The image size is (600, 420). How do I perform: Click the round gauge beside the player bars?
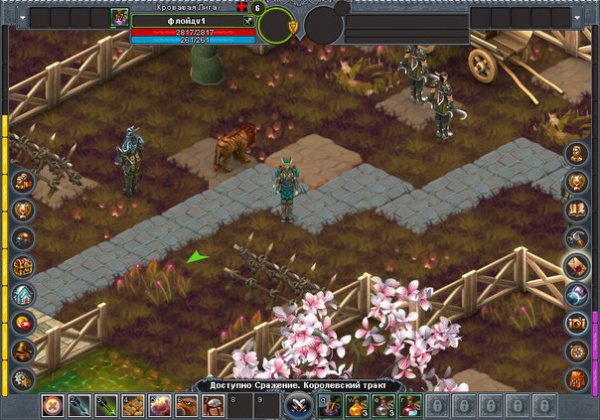pos(276,24)
